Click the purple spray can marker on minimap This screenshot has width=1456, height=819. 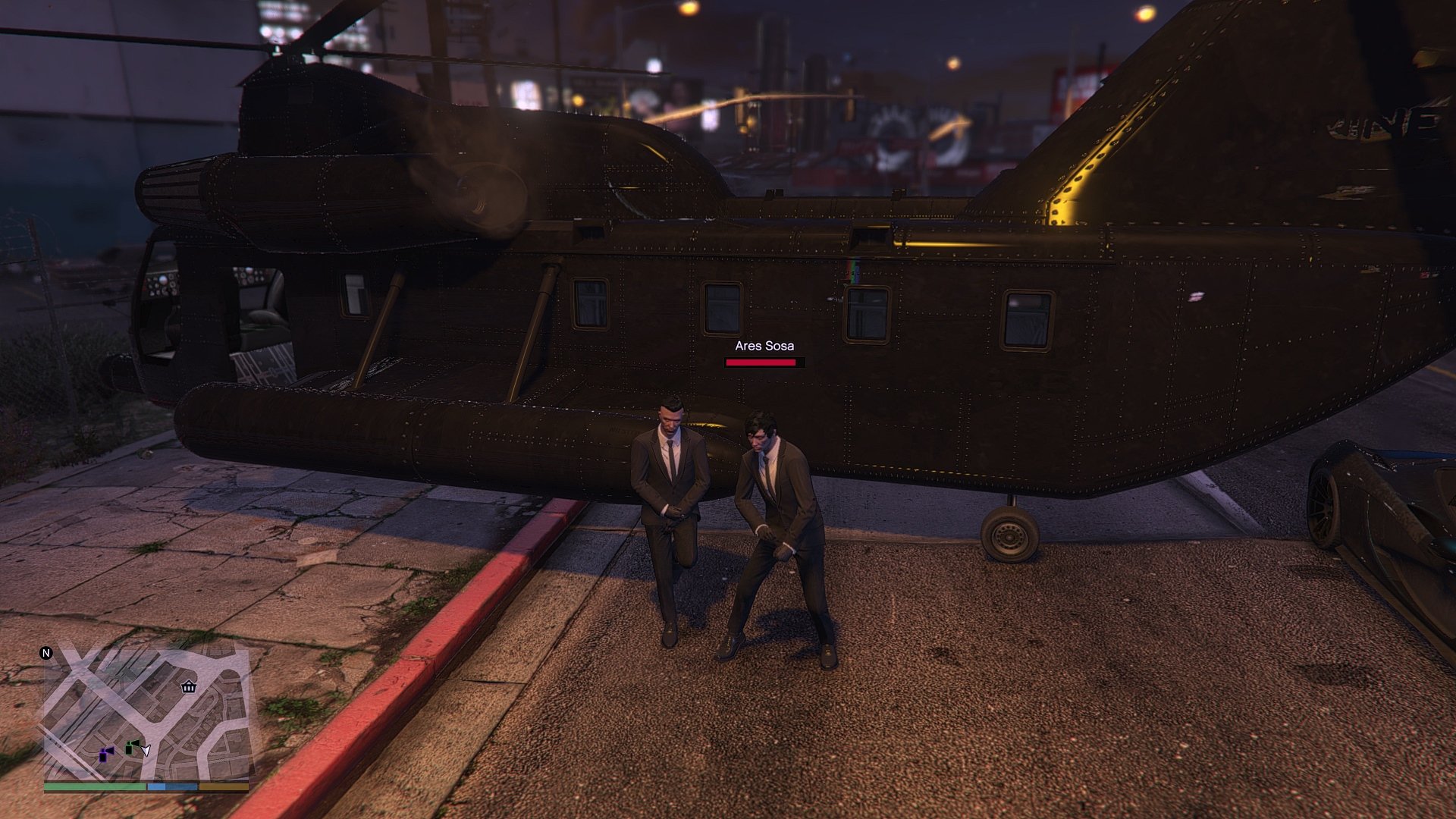pos(106,754)
